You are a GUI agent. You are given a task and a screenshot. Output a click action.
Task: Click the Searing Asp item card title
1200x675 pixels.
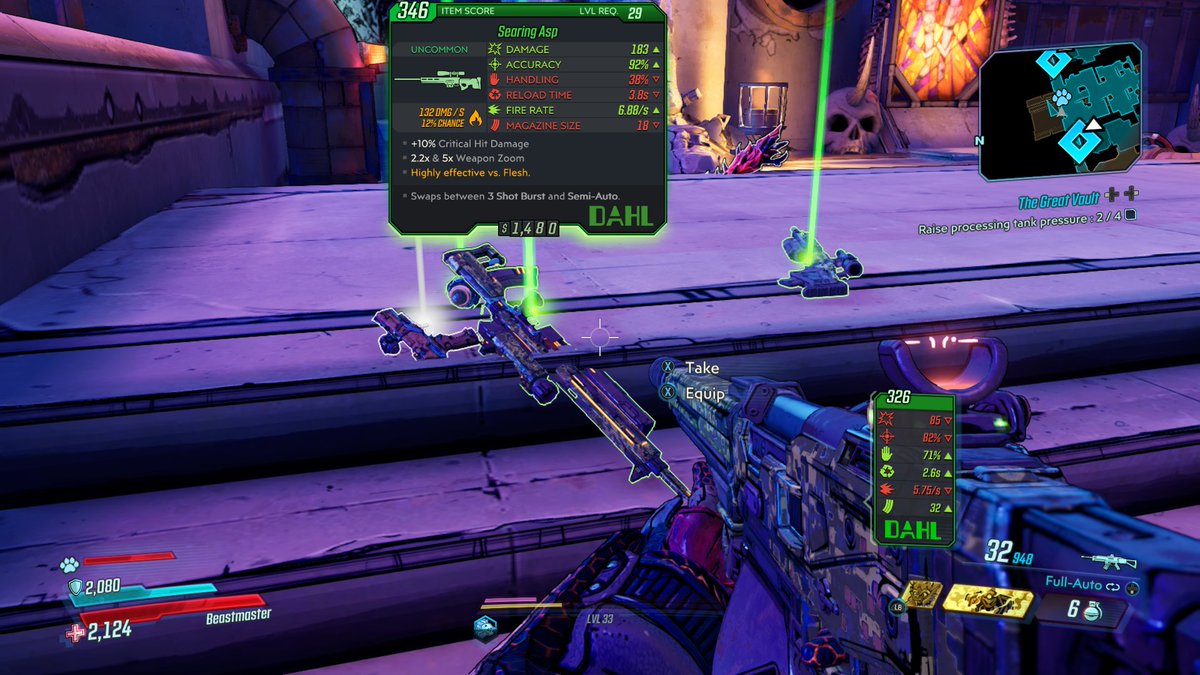527,31
